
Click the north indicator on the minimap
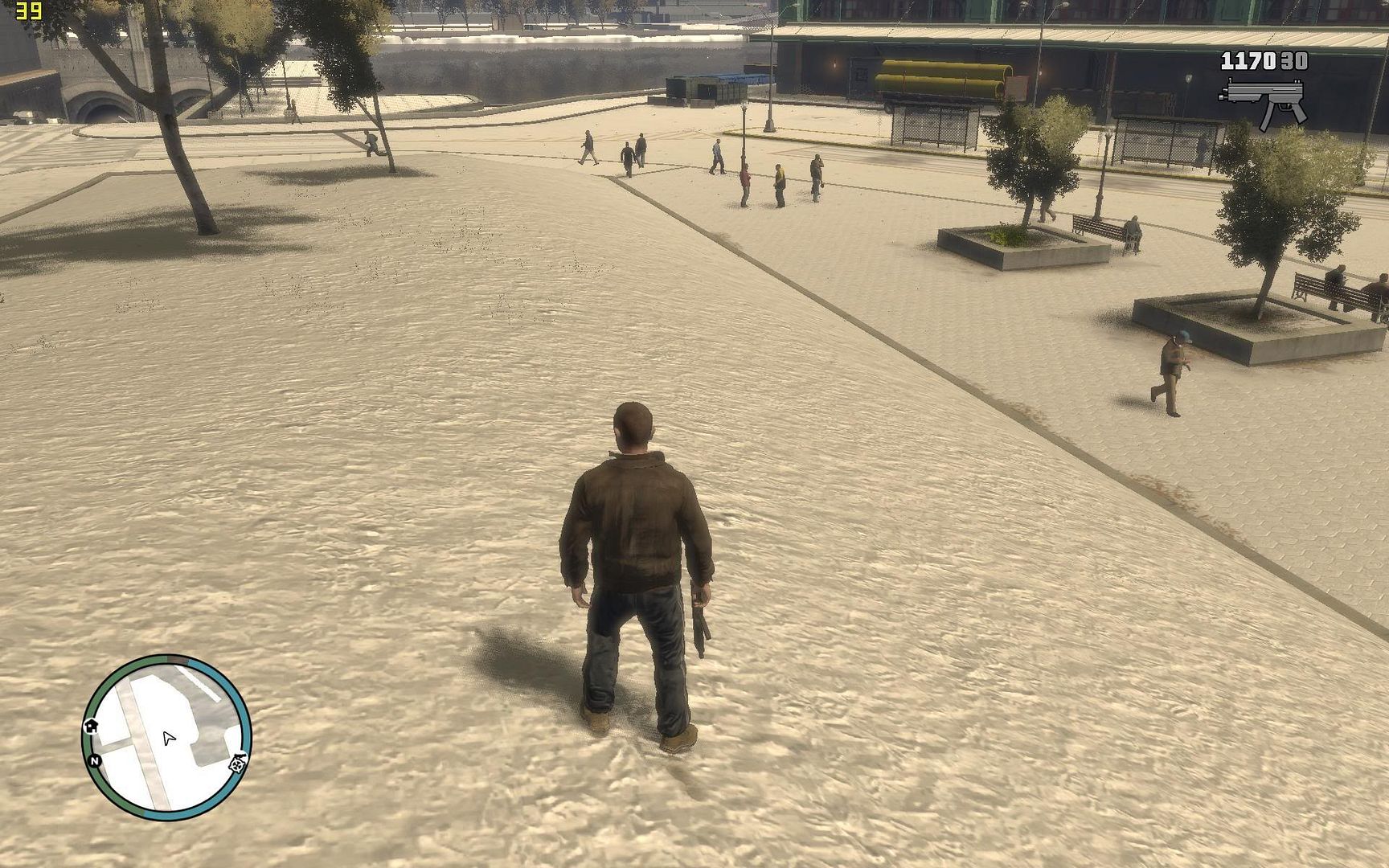[x=95, y=760]
